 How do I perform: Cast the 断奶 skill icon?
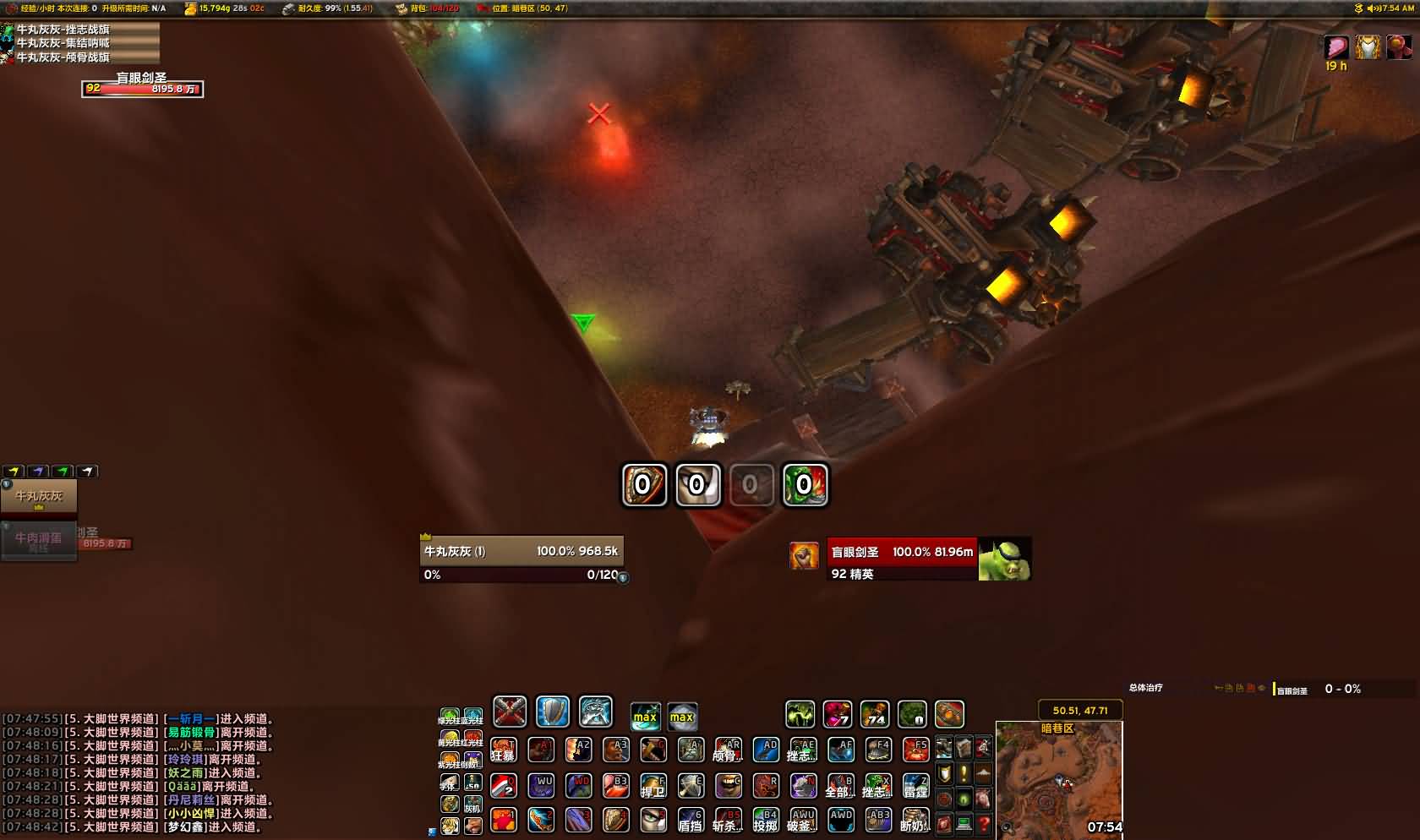click(x=915, y=819)
